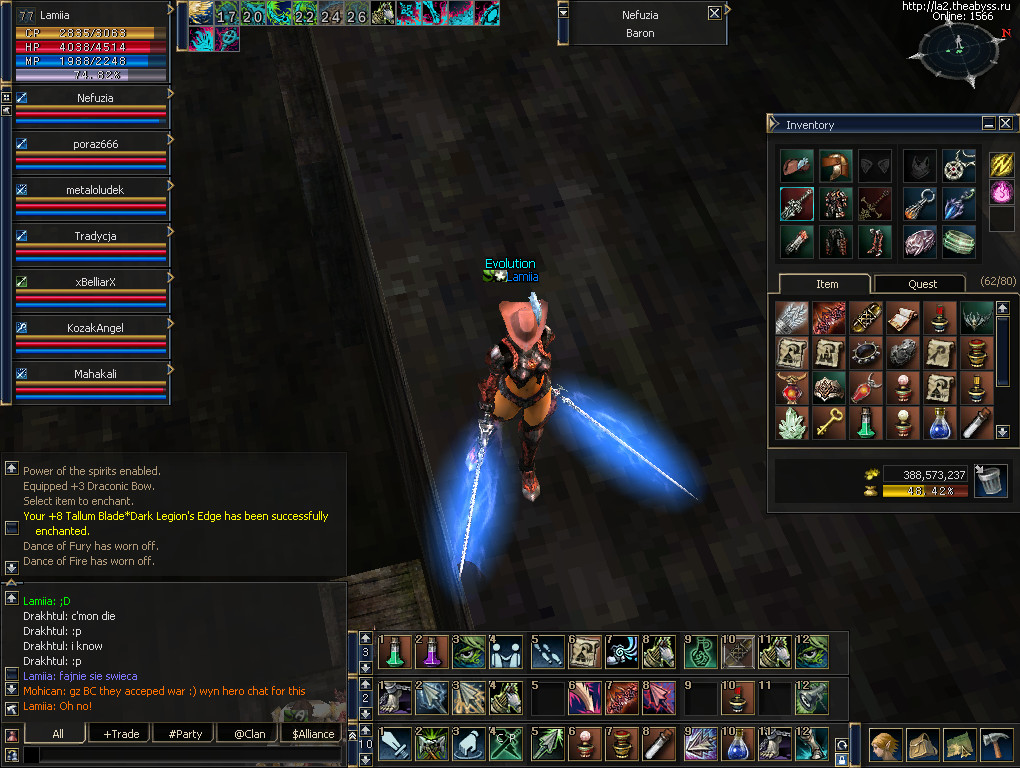Use the green potion on the hotbar
The image size is (1020, 768).
pos(395,653)
